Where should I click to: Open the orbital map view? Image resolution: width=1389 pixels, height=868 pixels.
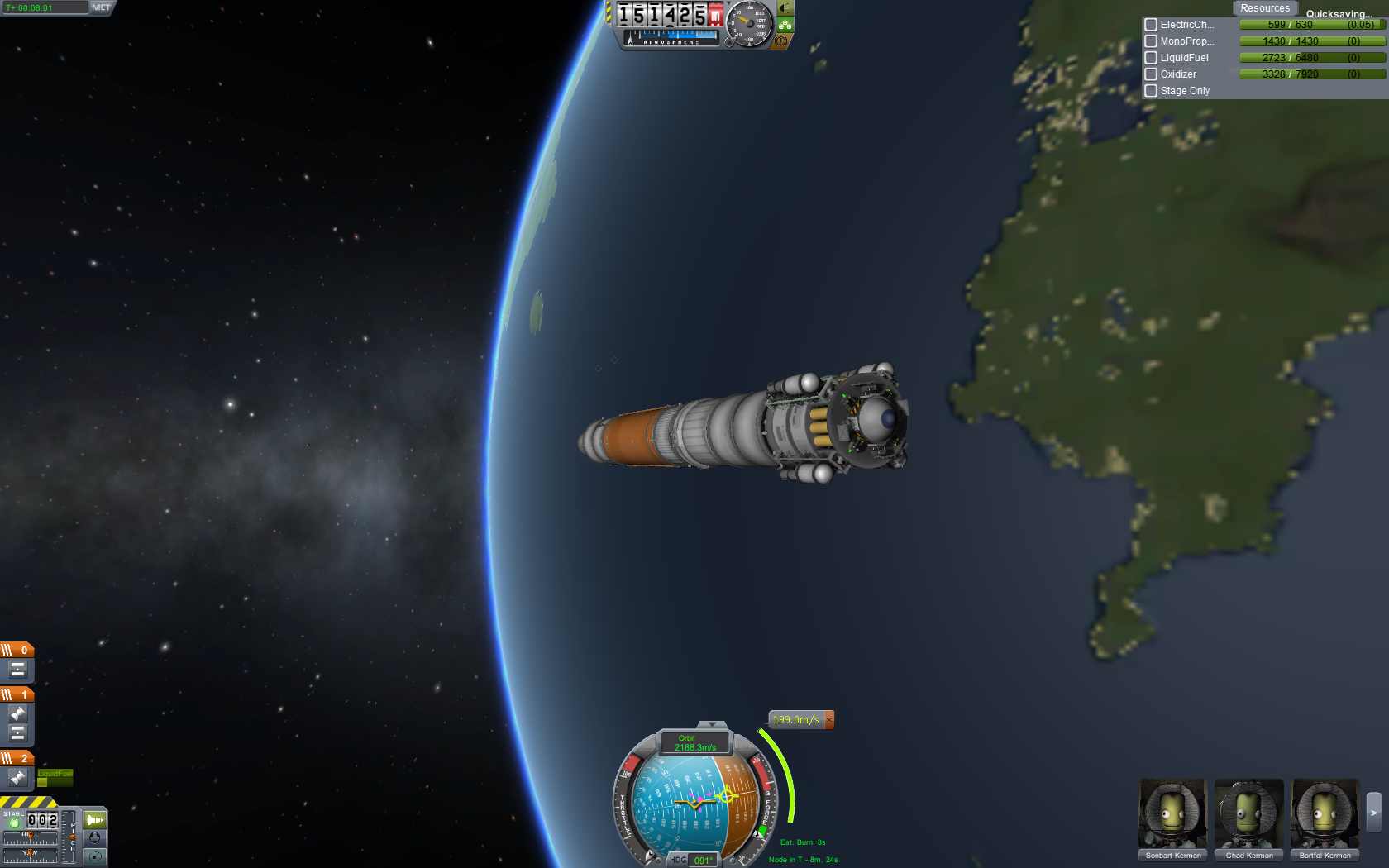point(95,856)
